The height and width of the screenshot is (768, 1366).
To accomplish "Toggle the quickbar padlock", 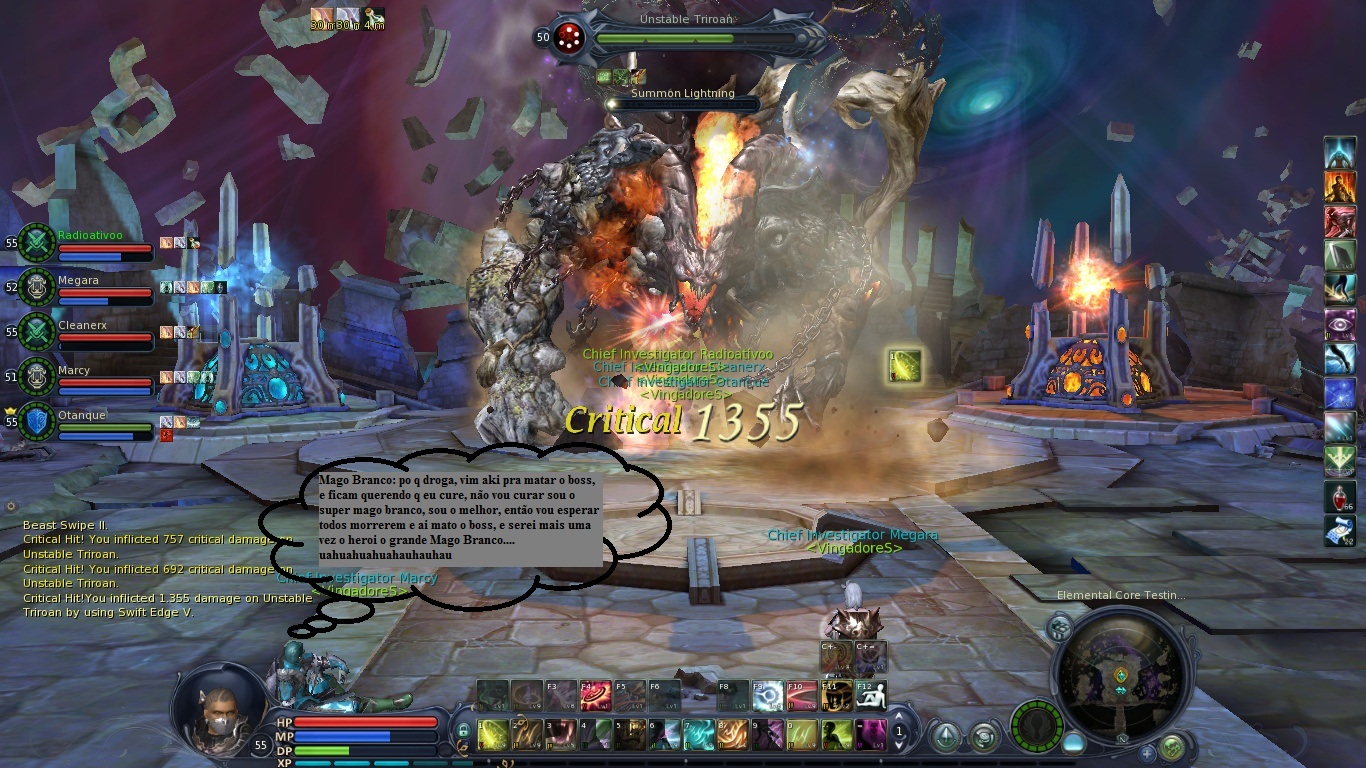I will click(463, 732).
